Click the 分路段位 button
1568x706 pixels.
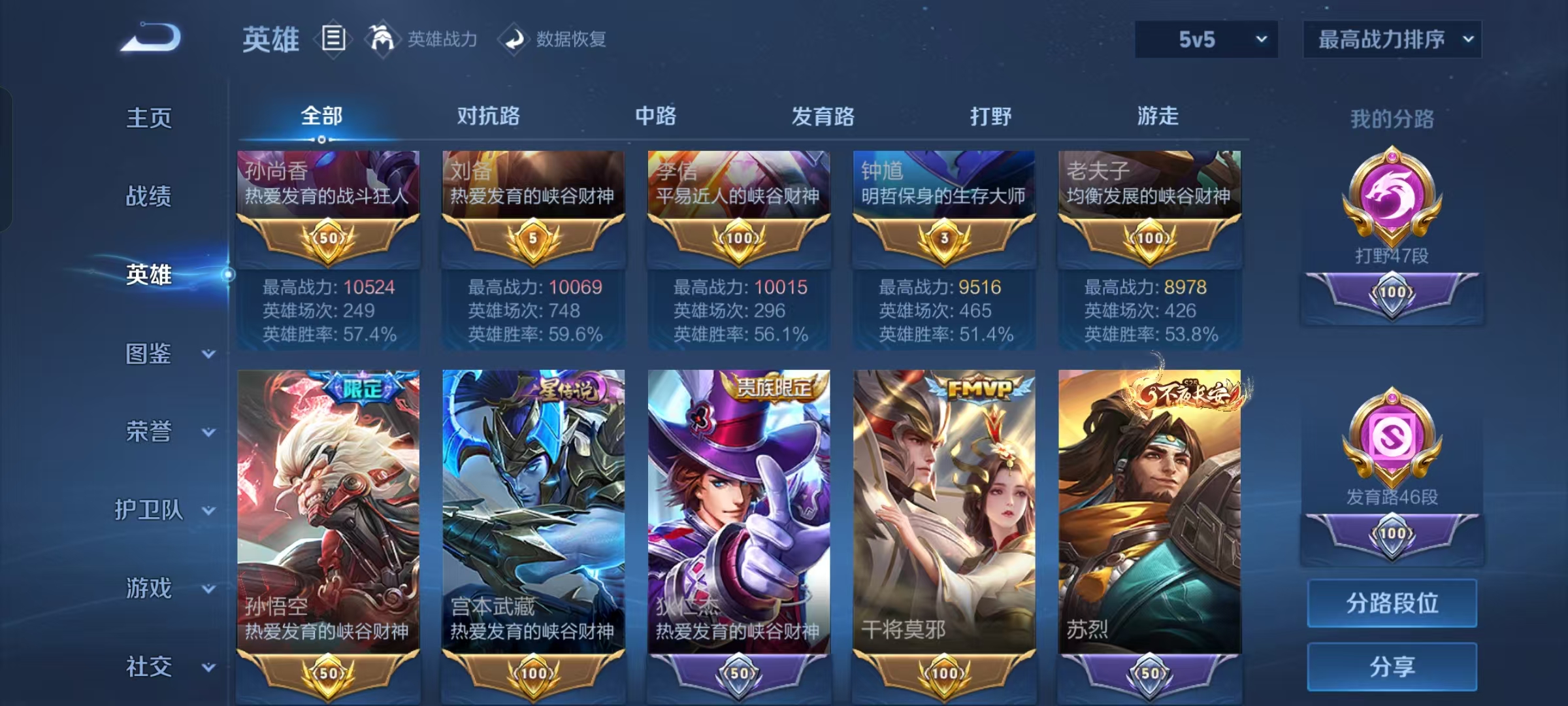pos(1392,603)
